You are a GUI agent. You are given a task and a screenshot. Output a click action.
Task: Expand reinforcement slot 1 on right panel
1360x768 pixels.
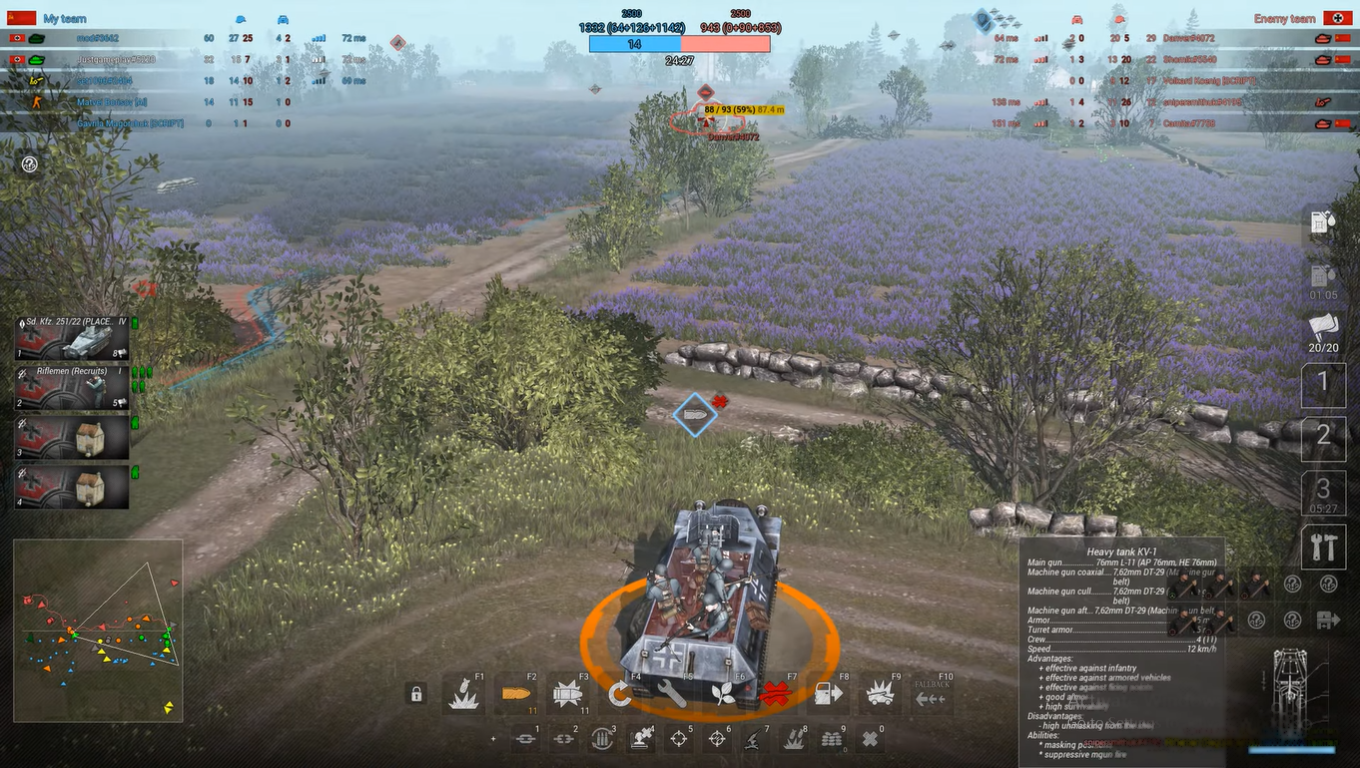click(x=1323, y=384)
